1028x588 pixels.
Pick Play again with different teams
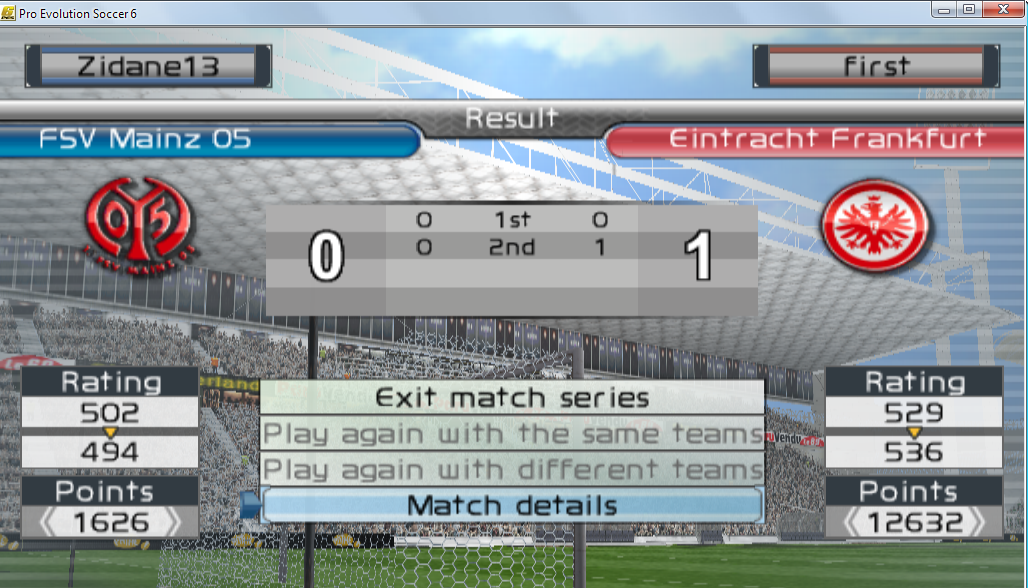[x=512, y=470]
